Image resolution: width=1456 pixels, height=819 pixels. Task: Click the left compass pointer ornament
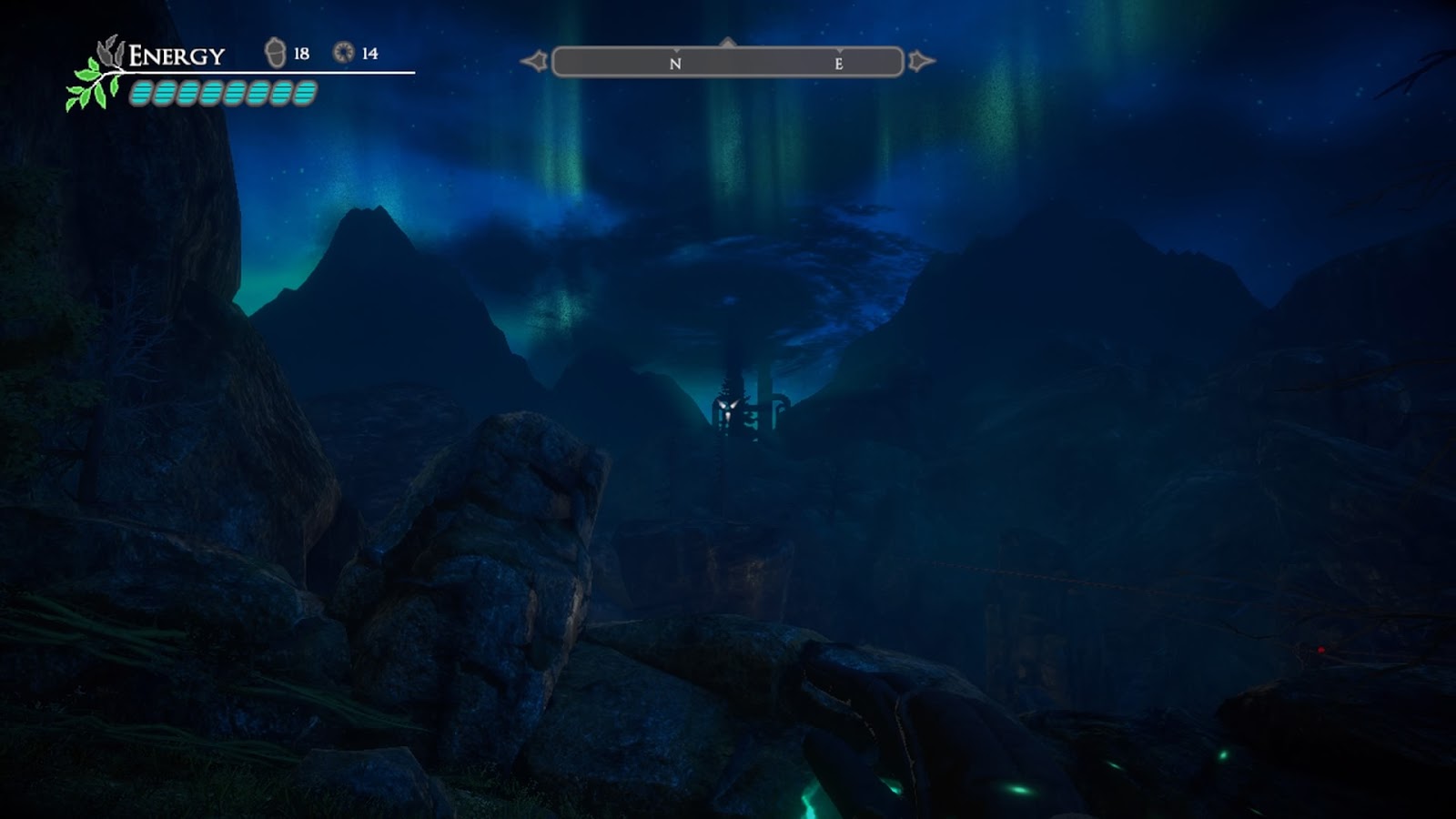536,60
